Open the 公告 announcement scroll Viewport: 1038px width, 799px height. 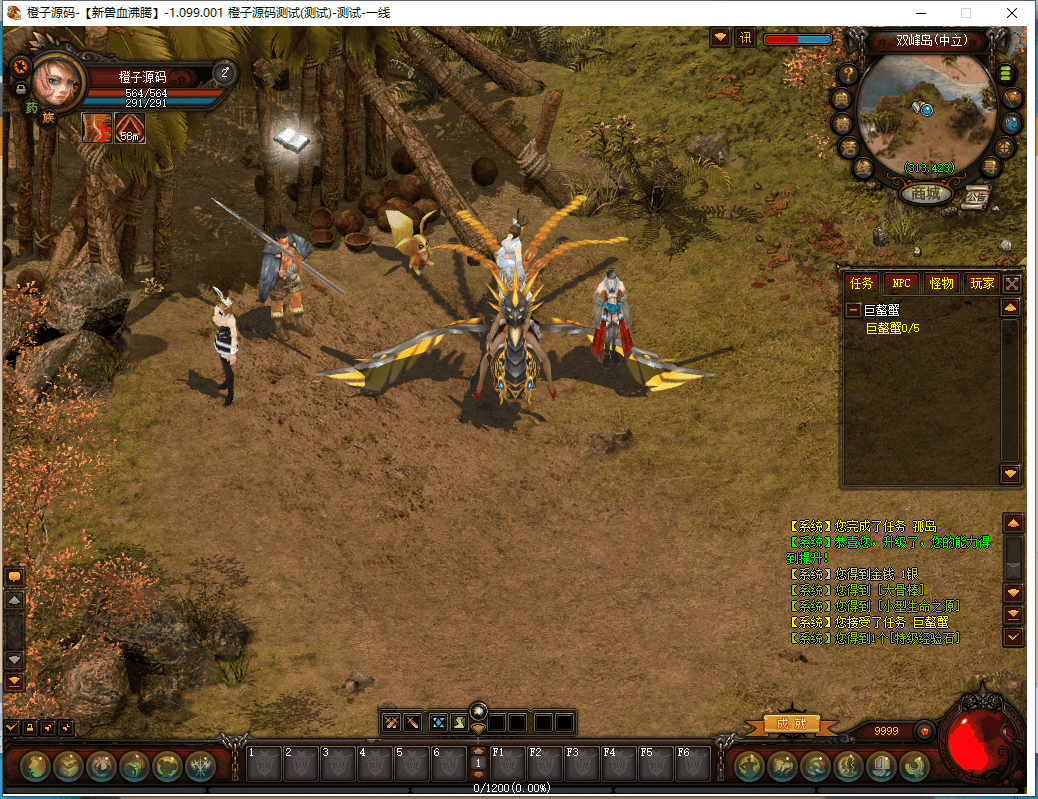coord(976,196)
